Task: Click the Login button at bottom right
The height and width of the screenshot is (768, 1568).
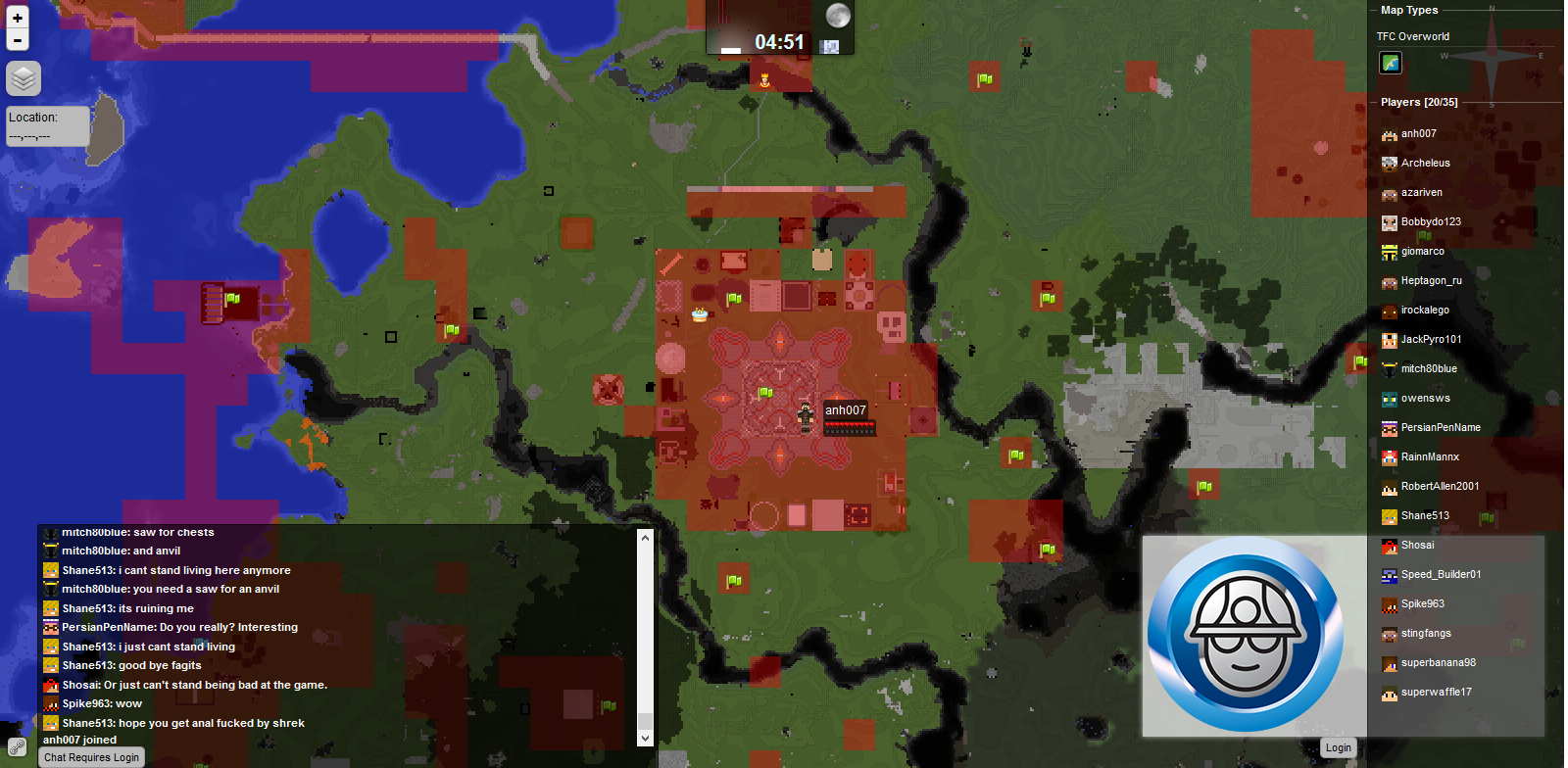Action: tap(1338, 747)
